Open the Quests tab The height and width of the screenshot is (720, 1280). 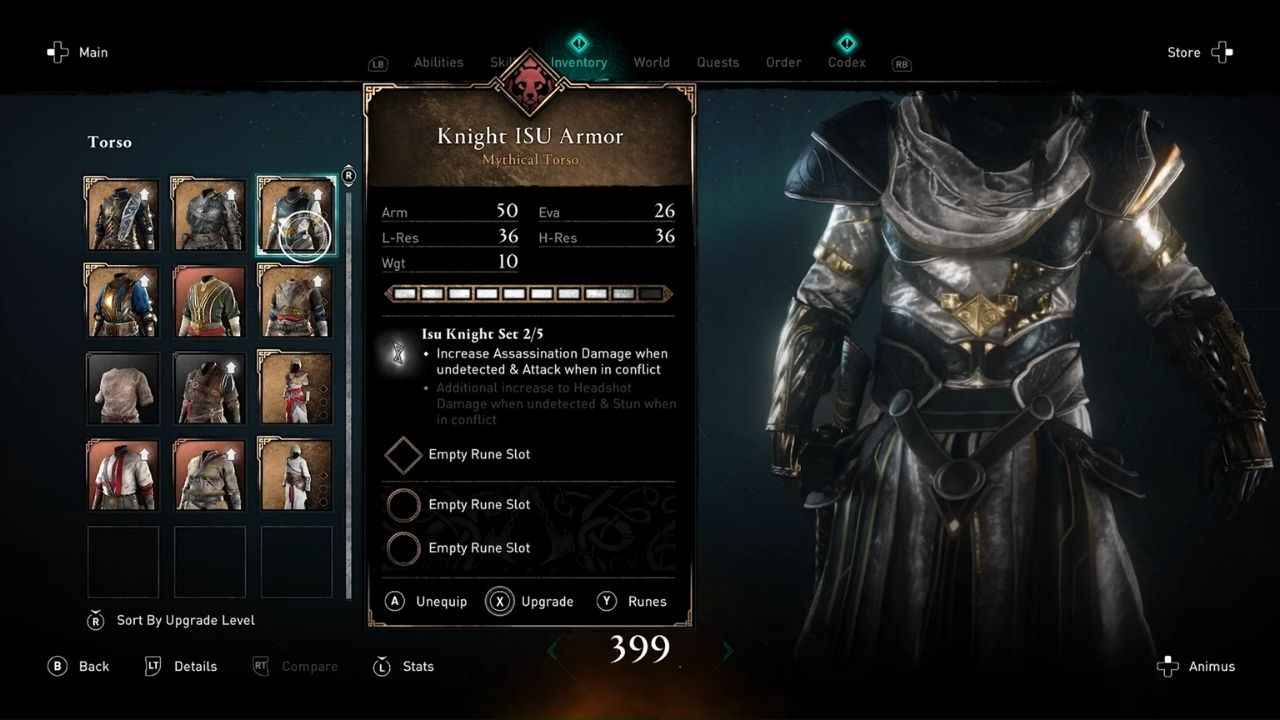717,62
